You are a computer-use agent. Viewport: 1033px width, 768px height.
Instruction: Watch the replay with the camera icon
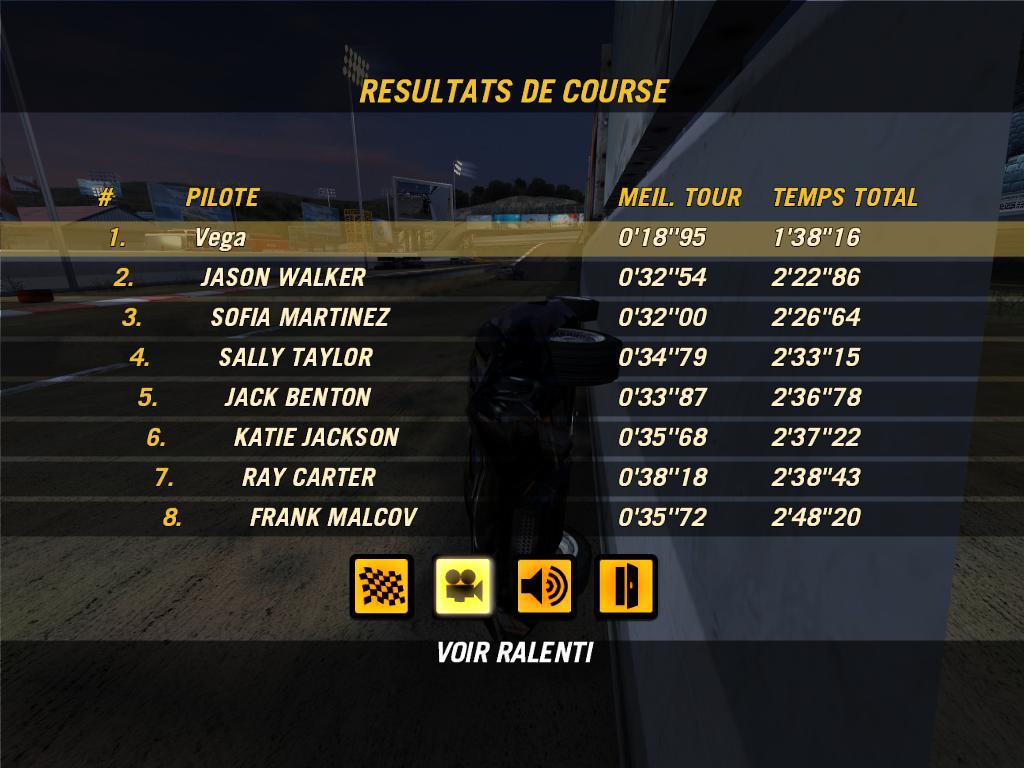(463, 586)
